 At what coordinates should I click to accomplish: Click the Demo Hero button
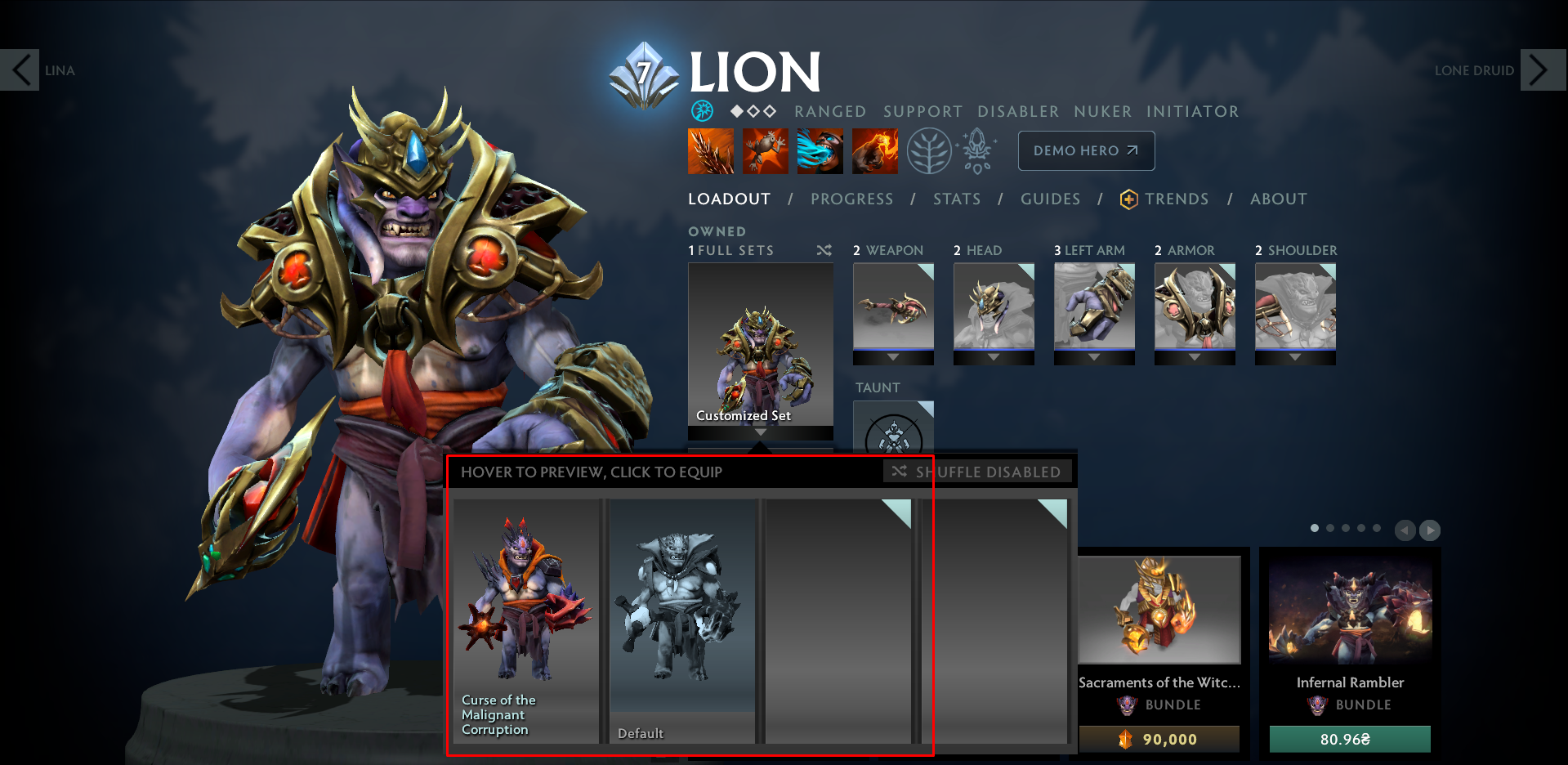click(x=1085, y=150)
